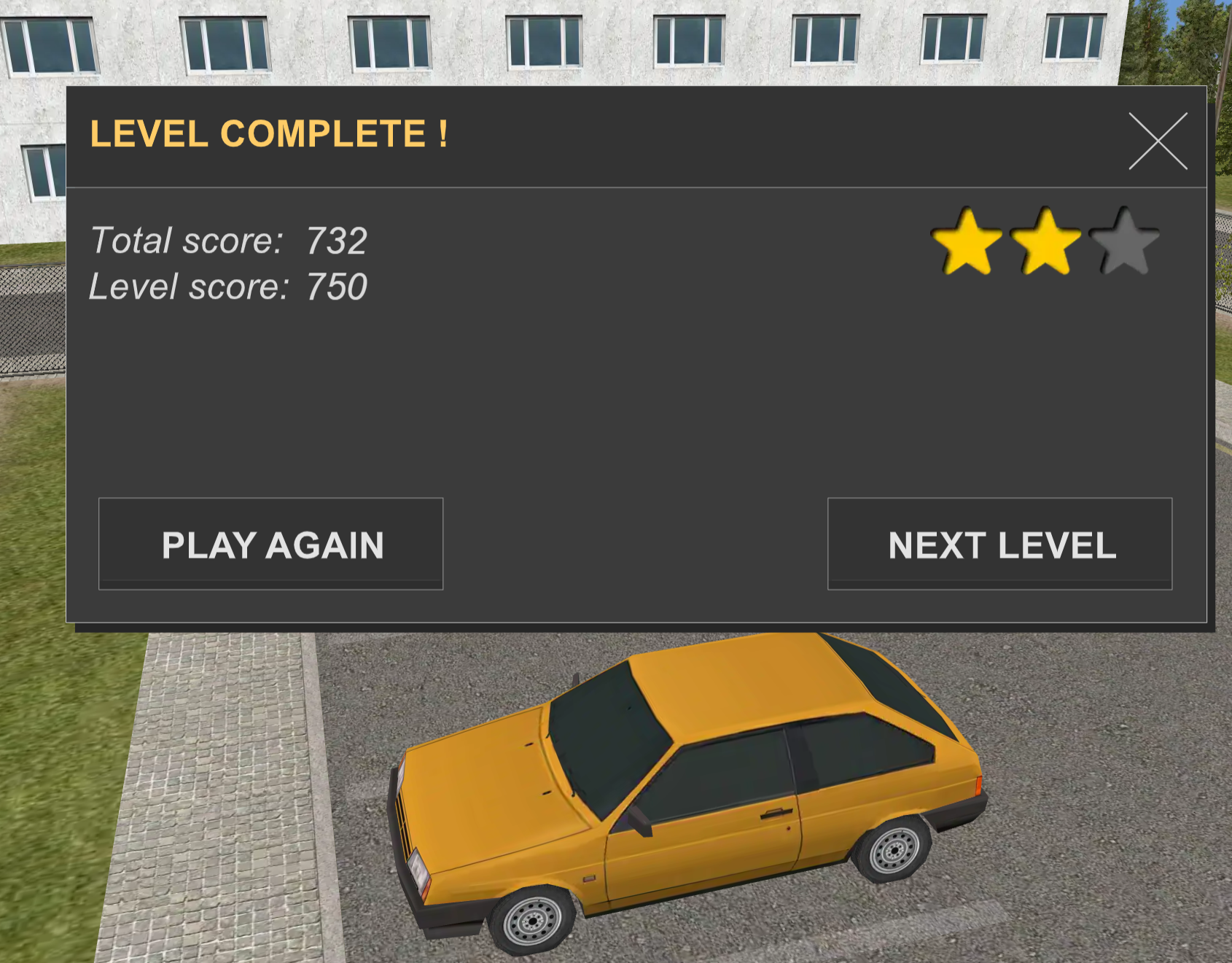Select the X close icon on dialog
Image resolution: width=1232 pixels, height=963 pixels.
[1158, 141]
